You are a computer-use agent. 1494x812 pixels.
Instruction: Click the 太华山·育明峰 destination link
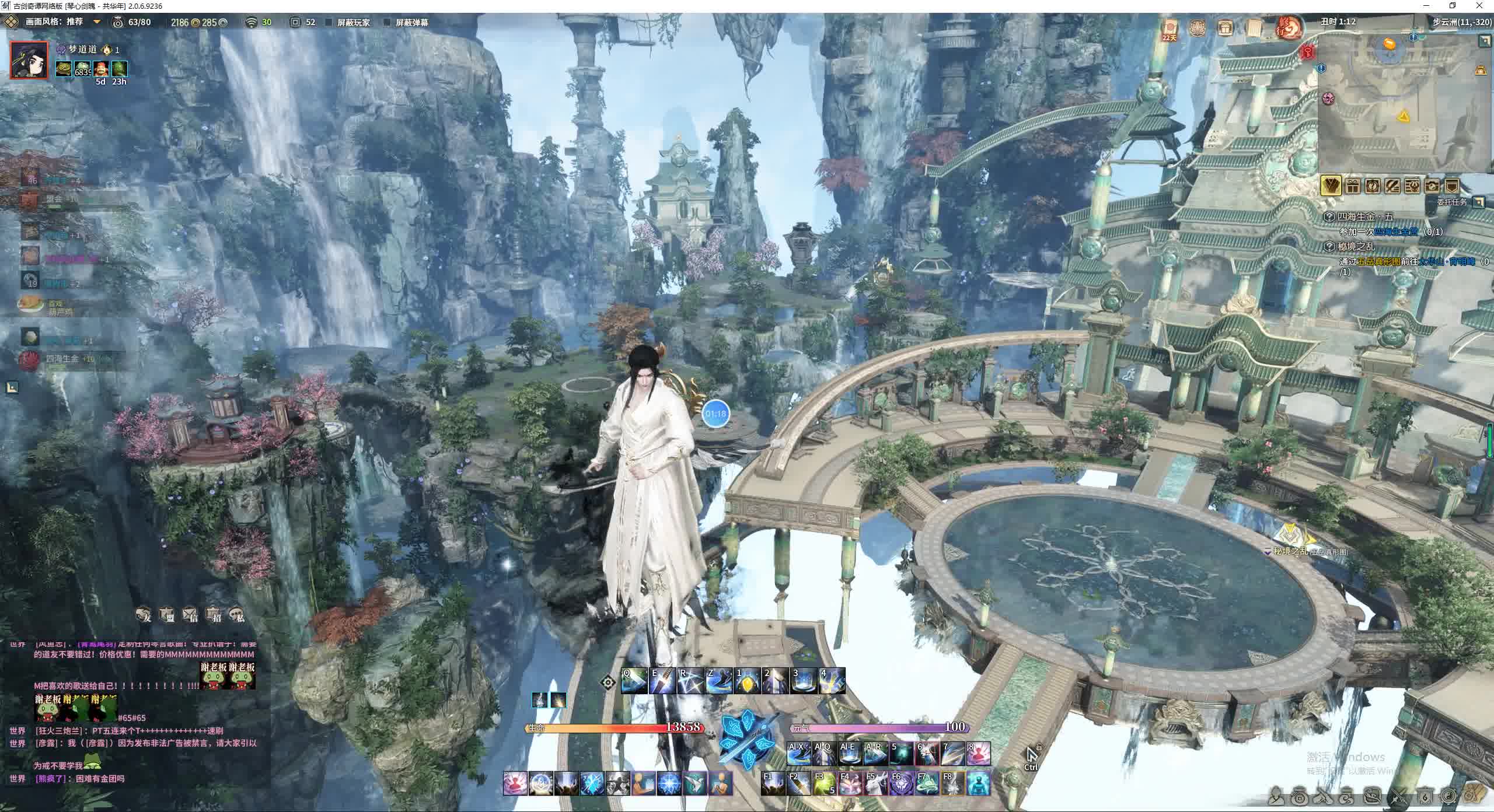1446,262
